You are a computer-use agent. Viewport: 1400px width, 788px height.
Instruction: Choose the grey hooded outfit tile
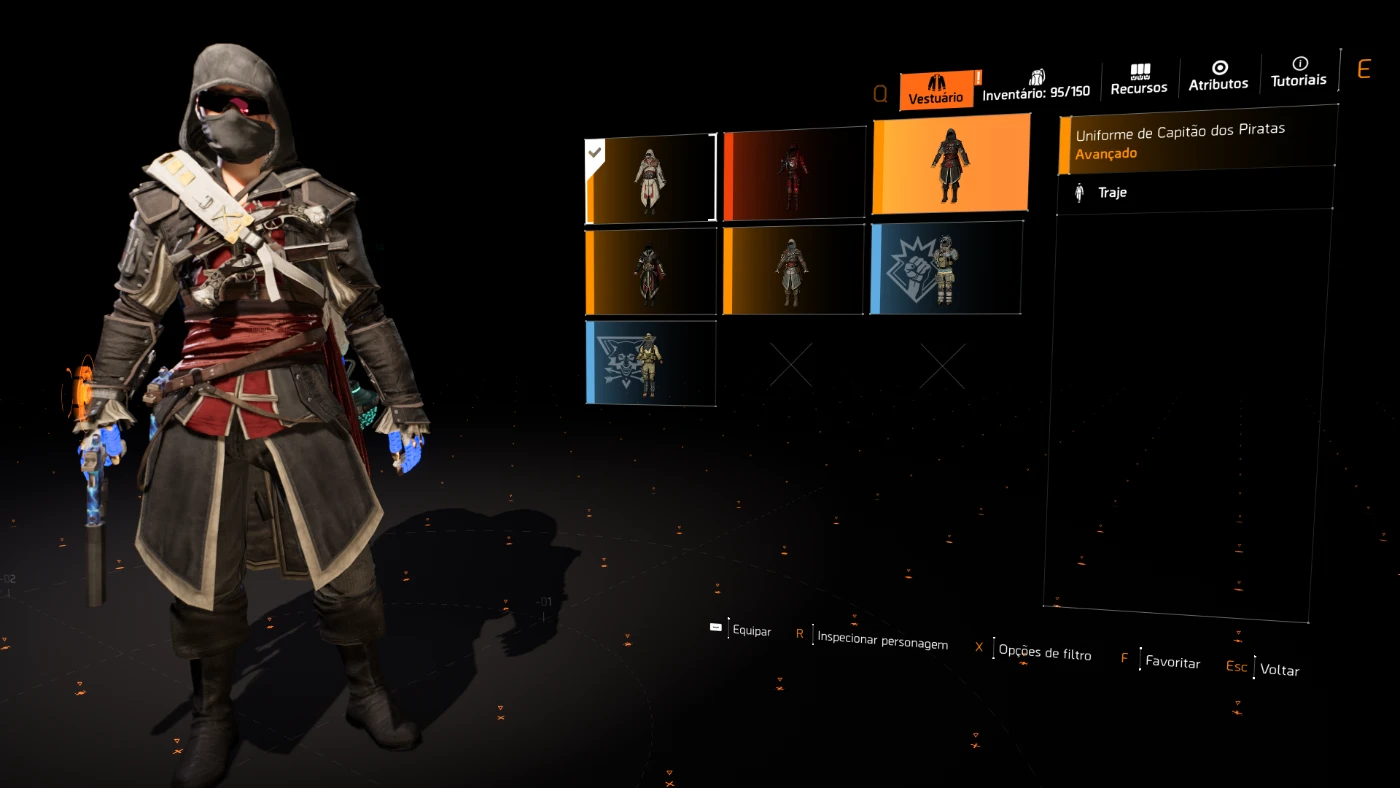point(793,270)
